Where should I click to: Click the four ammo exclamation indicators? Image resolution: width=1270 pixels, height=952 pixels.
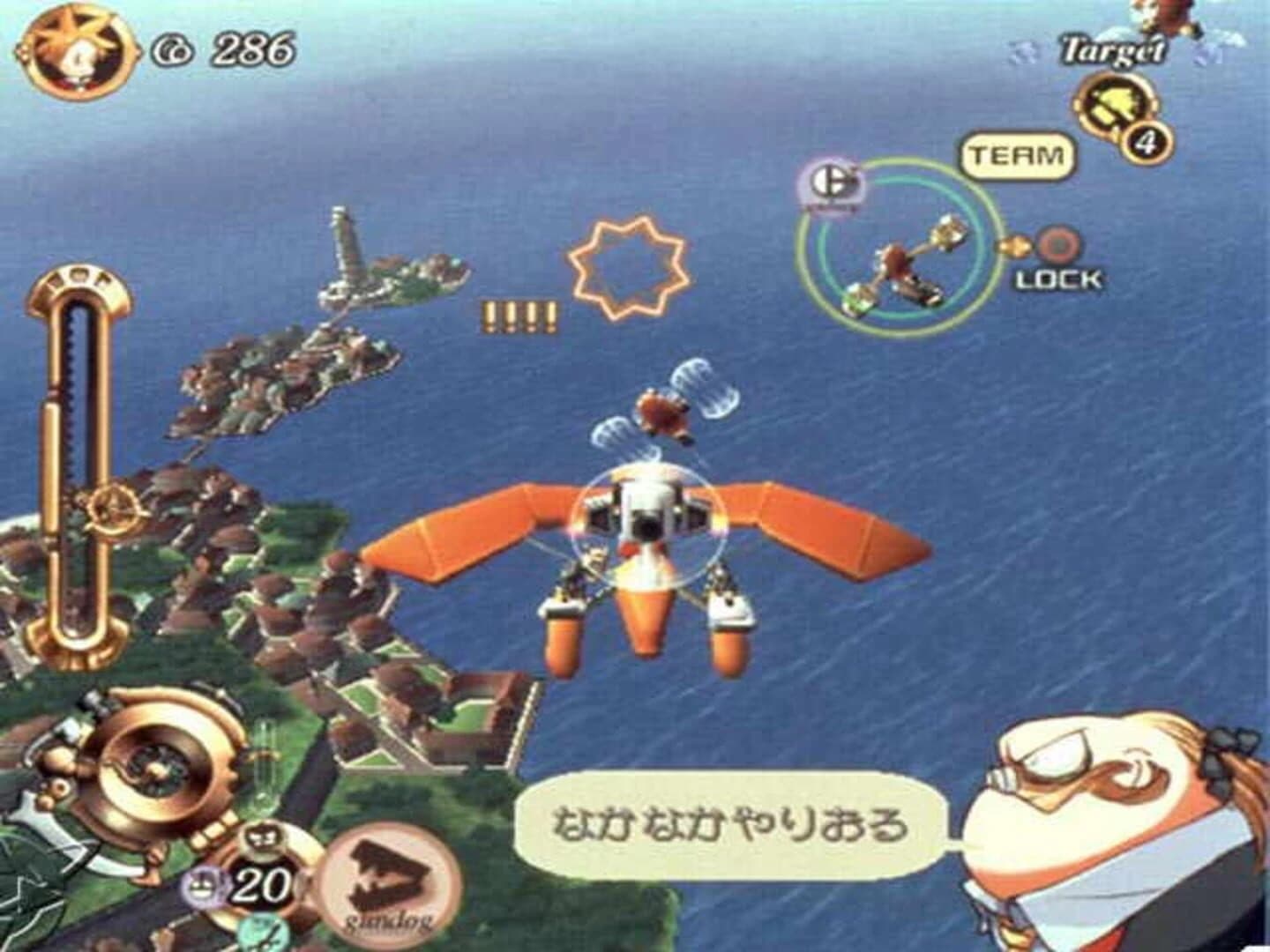[519, 313]
